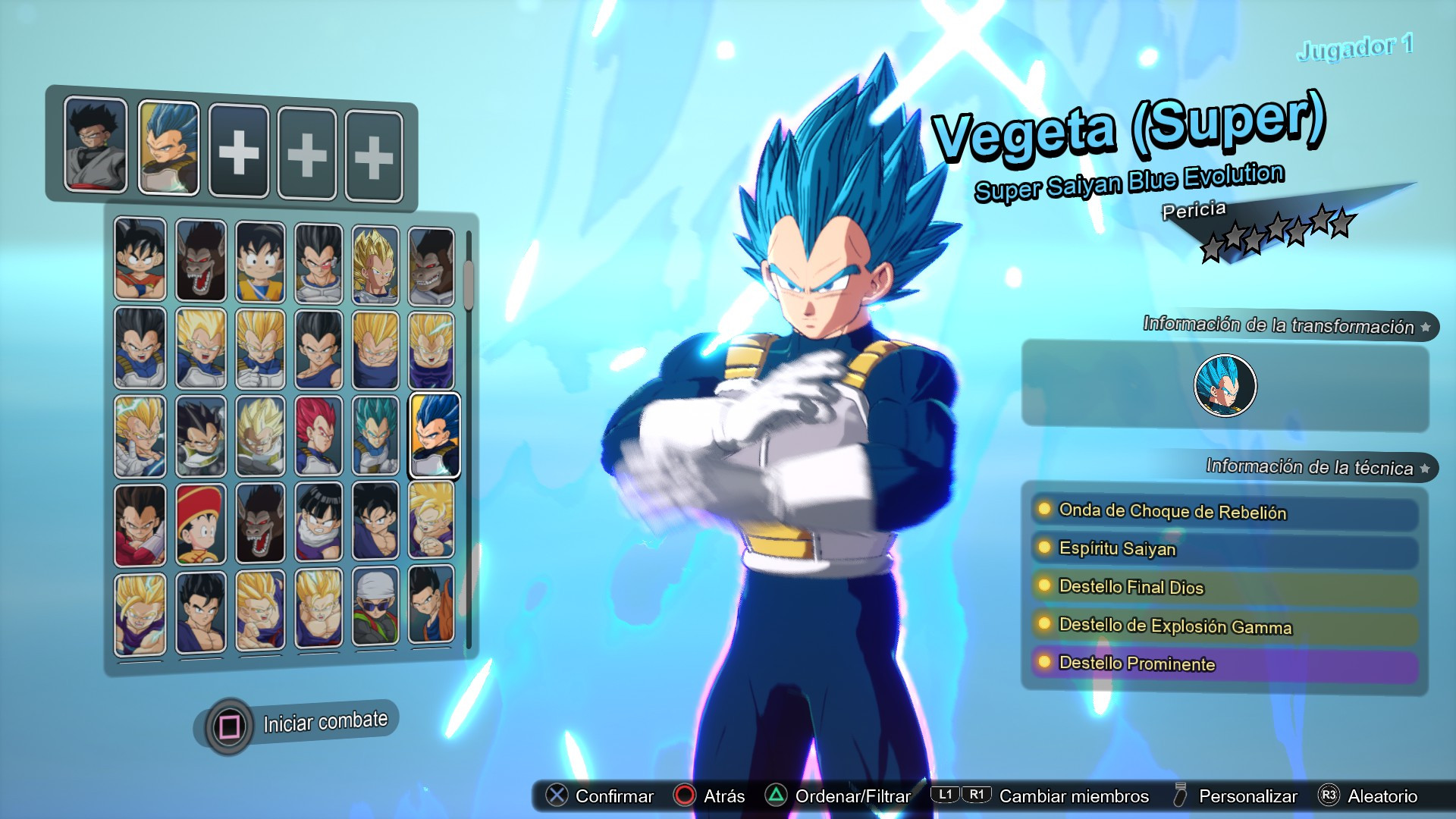Pick Kid Gohan with the red hat icon

pyautogui.click(x=200, y=523)
